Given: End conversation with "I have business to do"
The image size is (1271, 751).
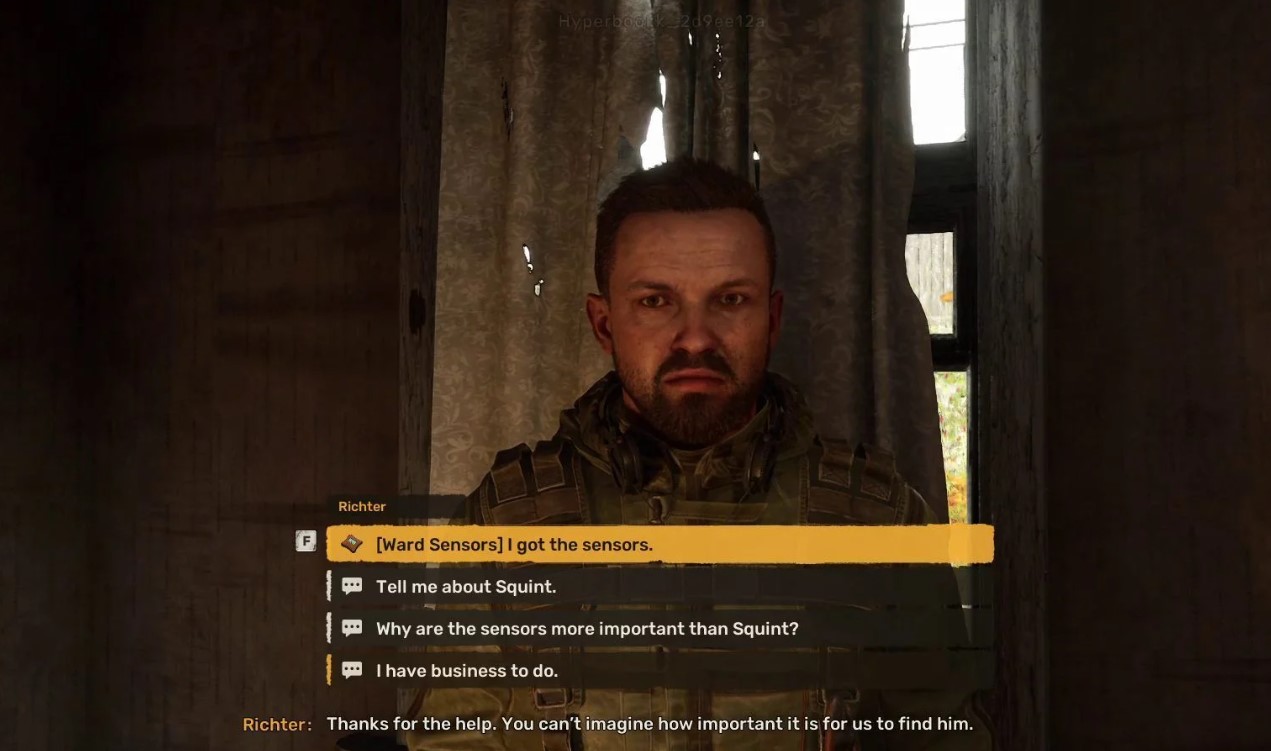Looking at the screenshot, I should tap(467, 671).
